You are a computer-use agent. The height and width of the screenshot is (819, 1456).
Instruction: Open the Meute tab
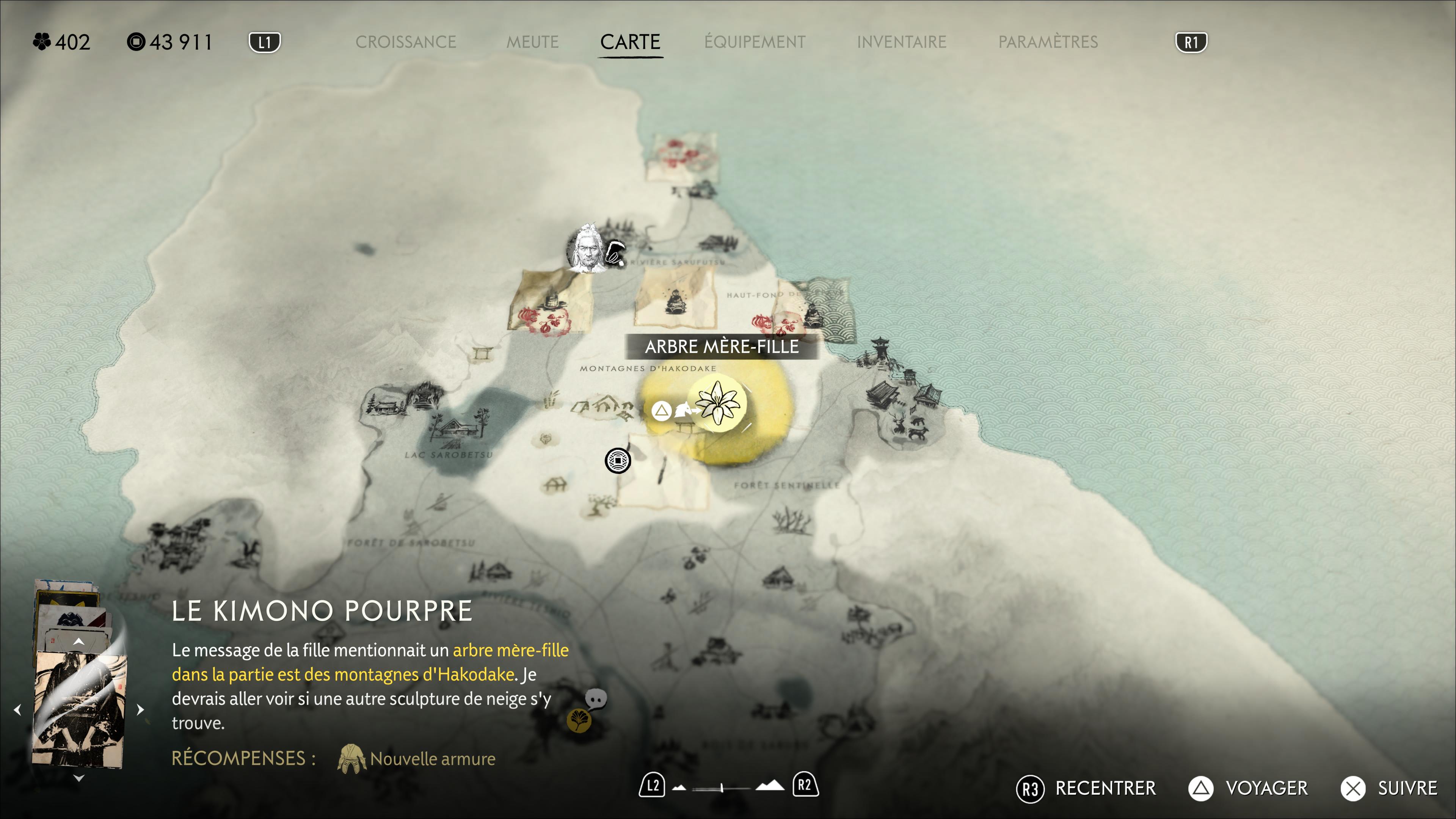coord(532,42)
